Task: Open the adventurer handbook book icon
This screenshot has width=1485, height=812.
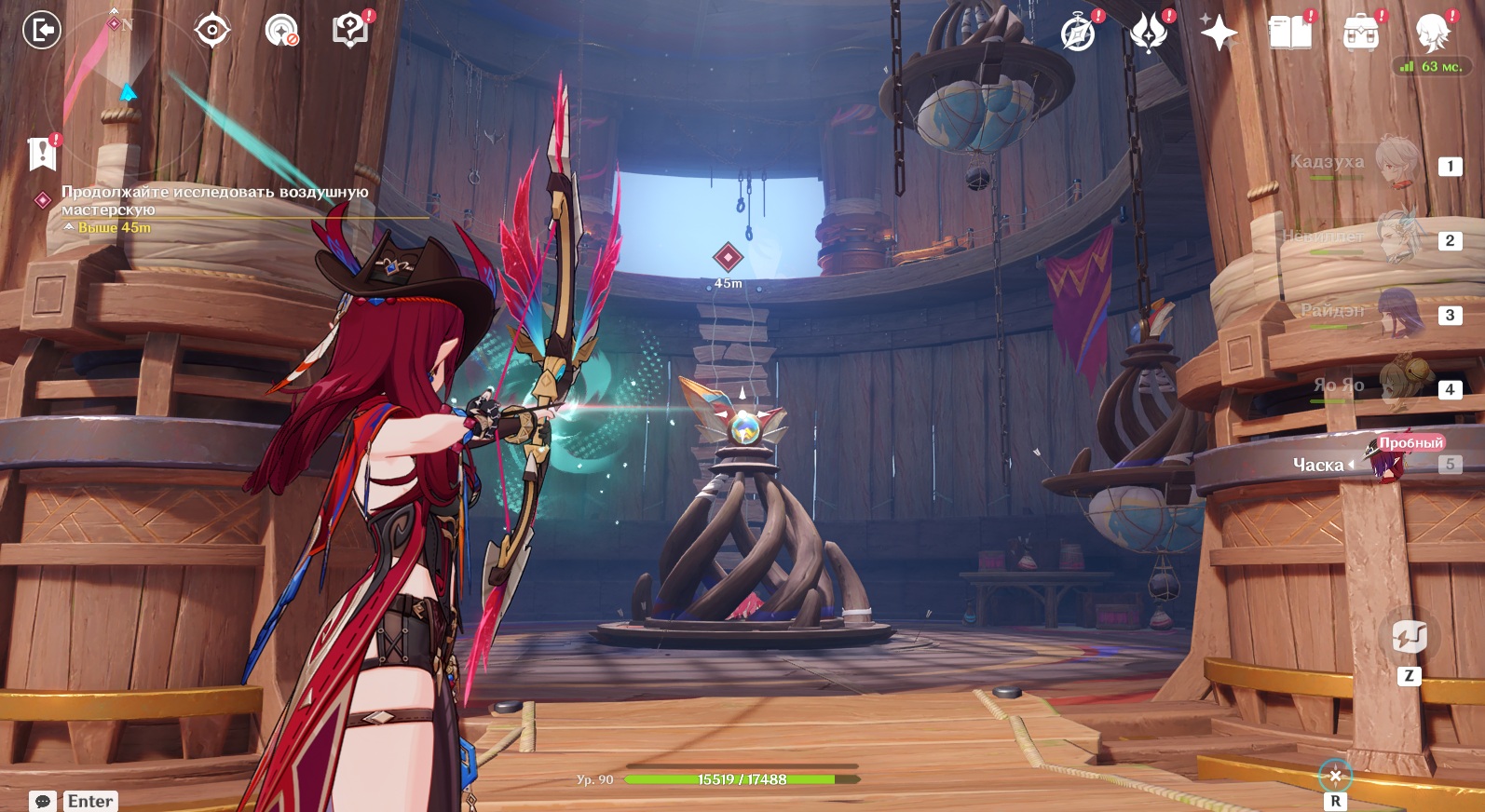Action: click(1289, 34)
